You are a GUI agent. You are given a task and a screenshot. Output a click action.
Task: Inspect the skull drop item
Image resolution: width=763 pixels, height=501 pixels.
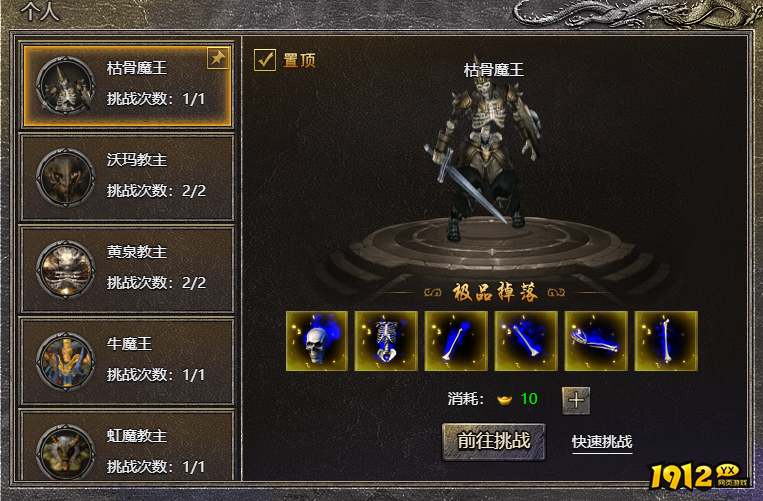pyautogui.click(x=317, y=340)
